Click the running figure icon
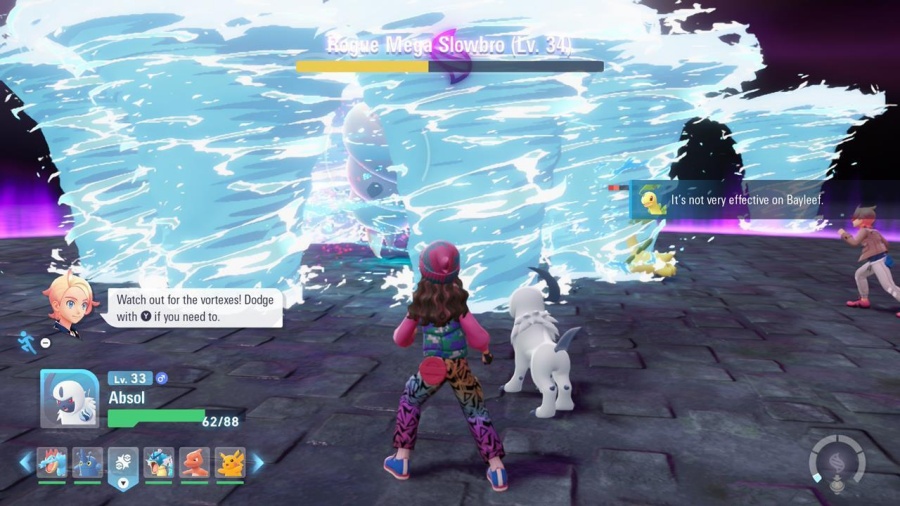 click(x=26, y=342)
